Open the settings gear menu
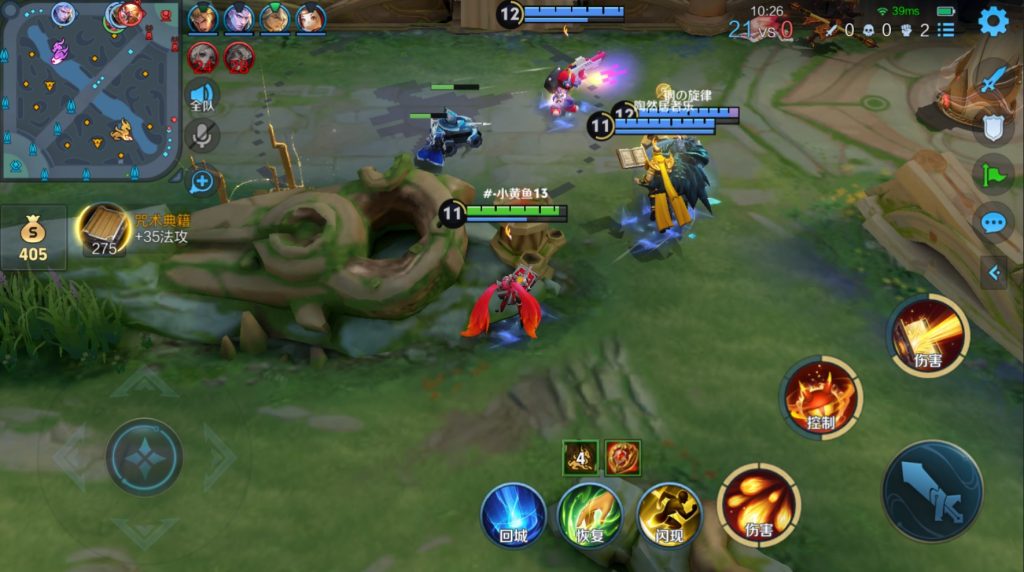The image size is (1024, 572). (992, 21)
